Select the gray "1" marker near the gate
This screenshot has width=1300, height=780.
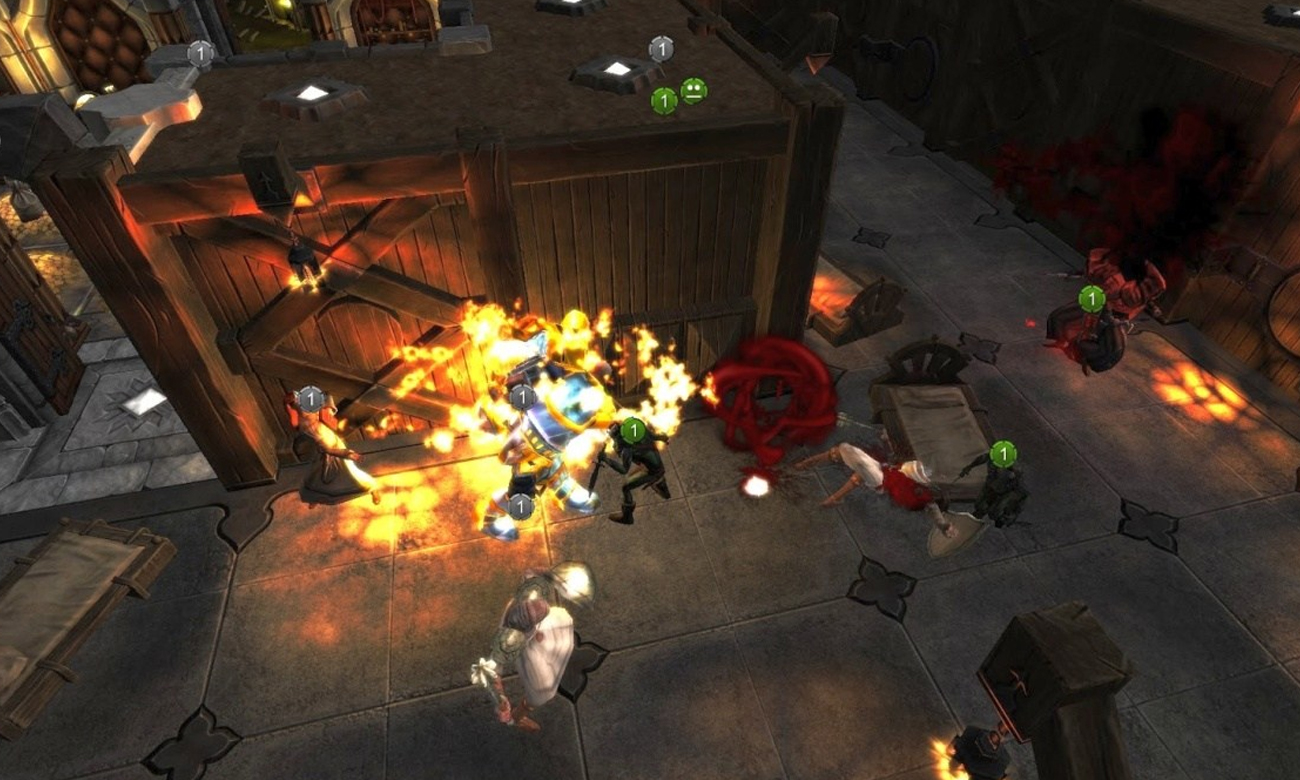pos(310,397)
